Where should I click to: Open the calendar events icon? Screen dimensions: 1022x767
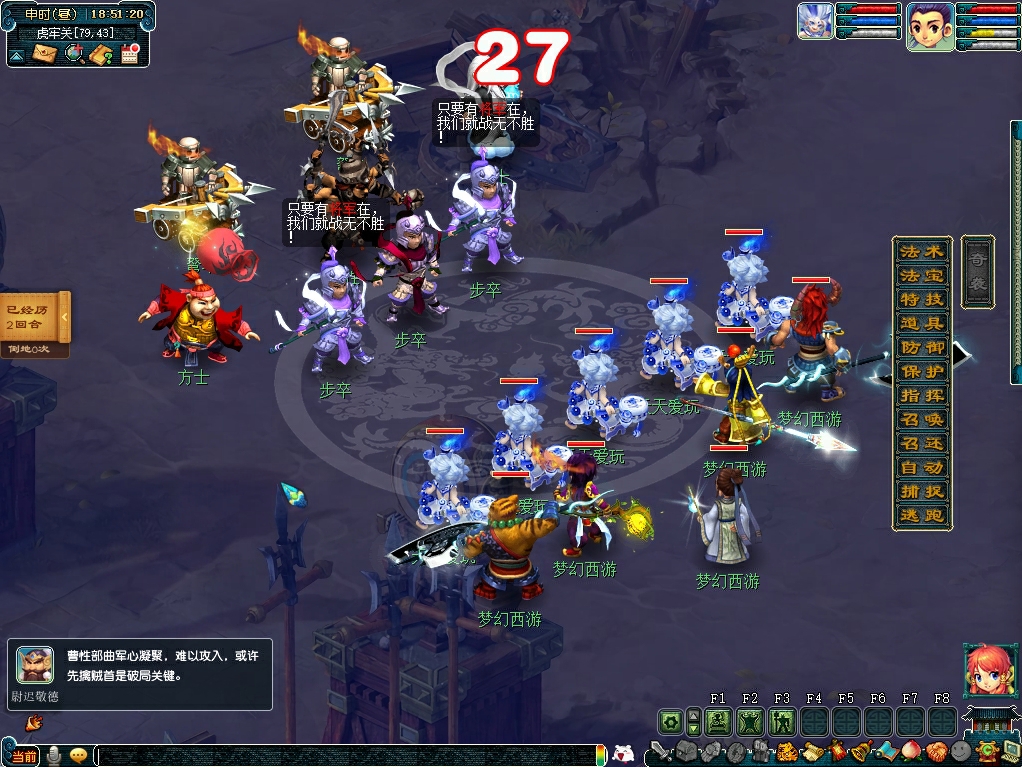129,54
